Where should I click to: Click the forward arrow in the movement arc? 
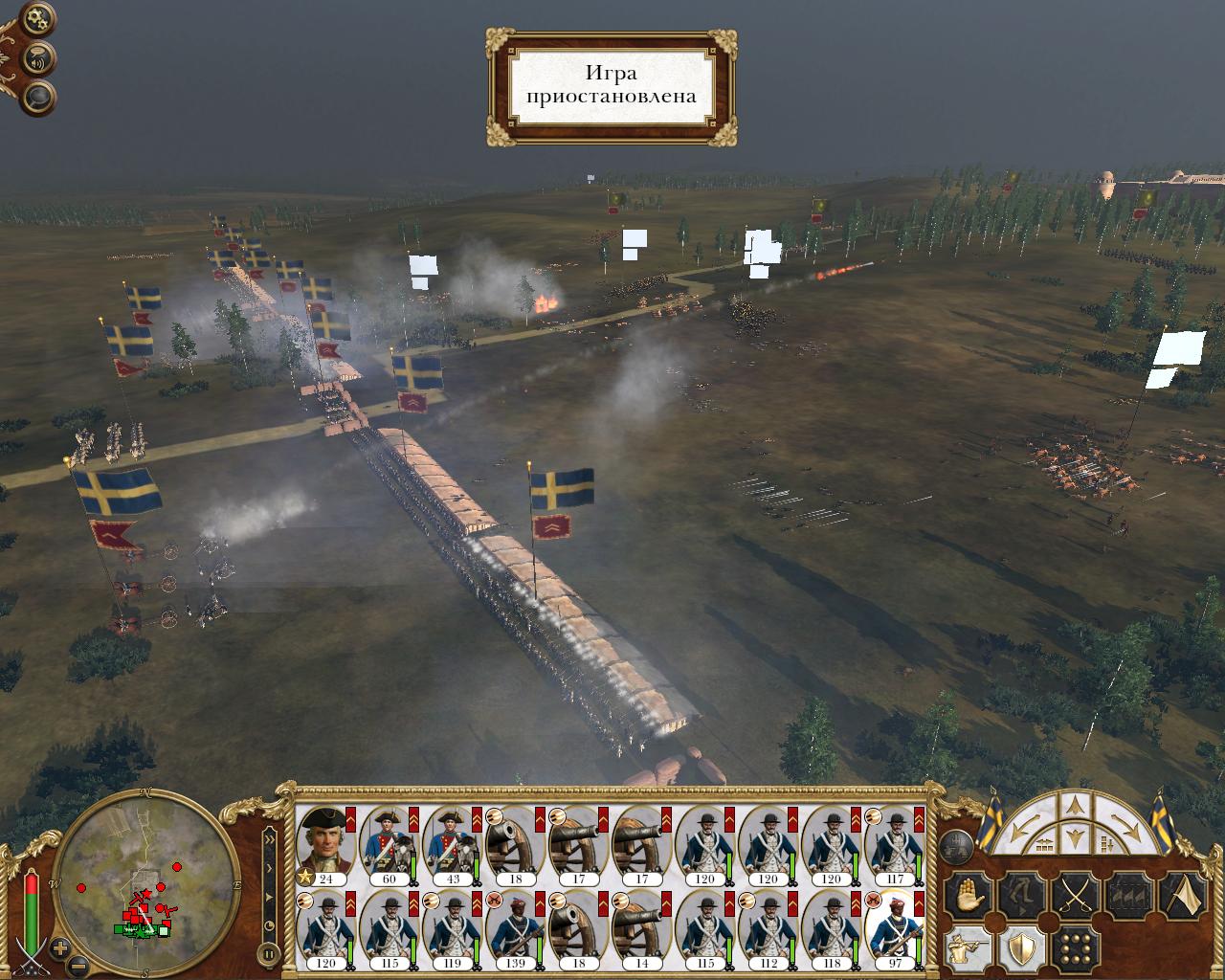(x=1073, y=807)
